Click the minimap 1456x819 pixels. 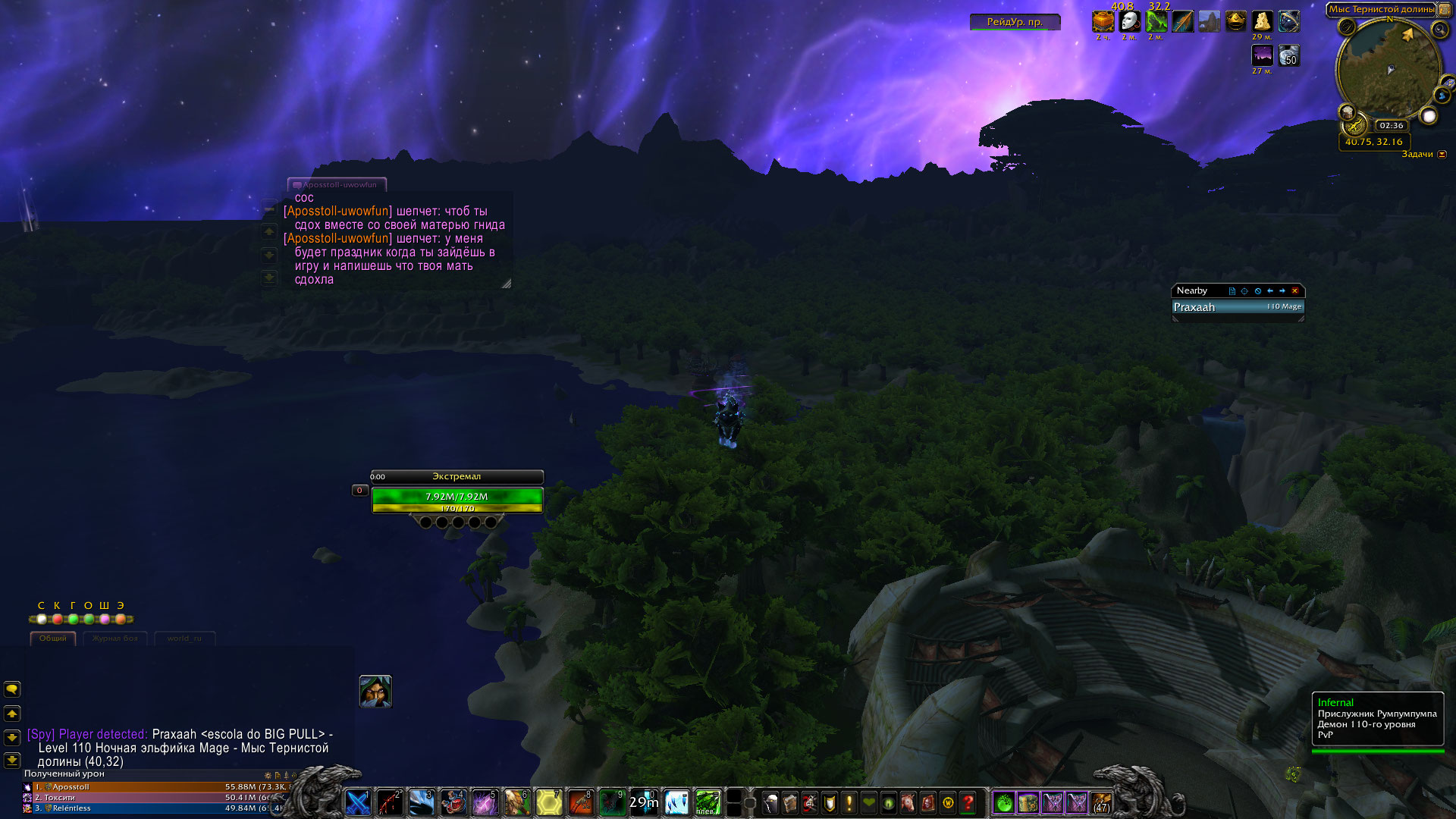coord(1388,72)
